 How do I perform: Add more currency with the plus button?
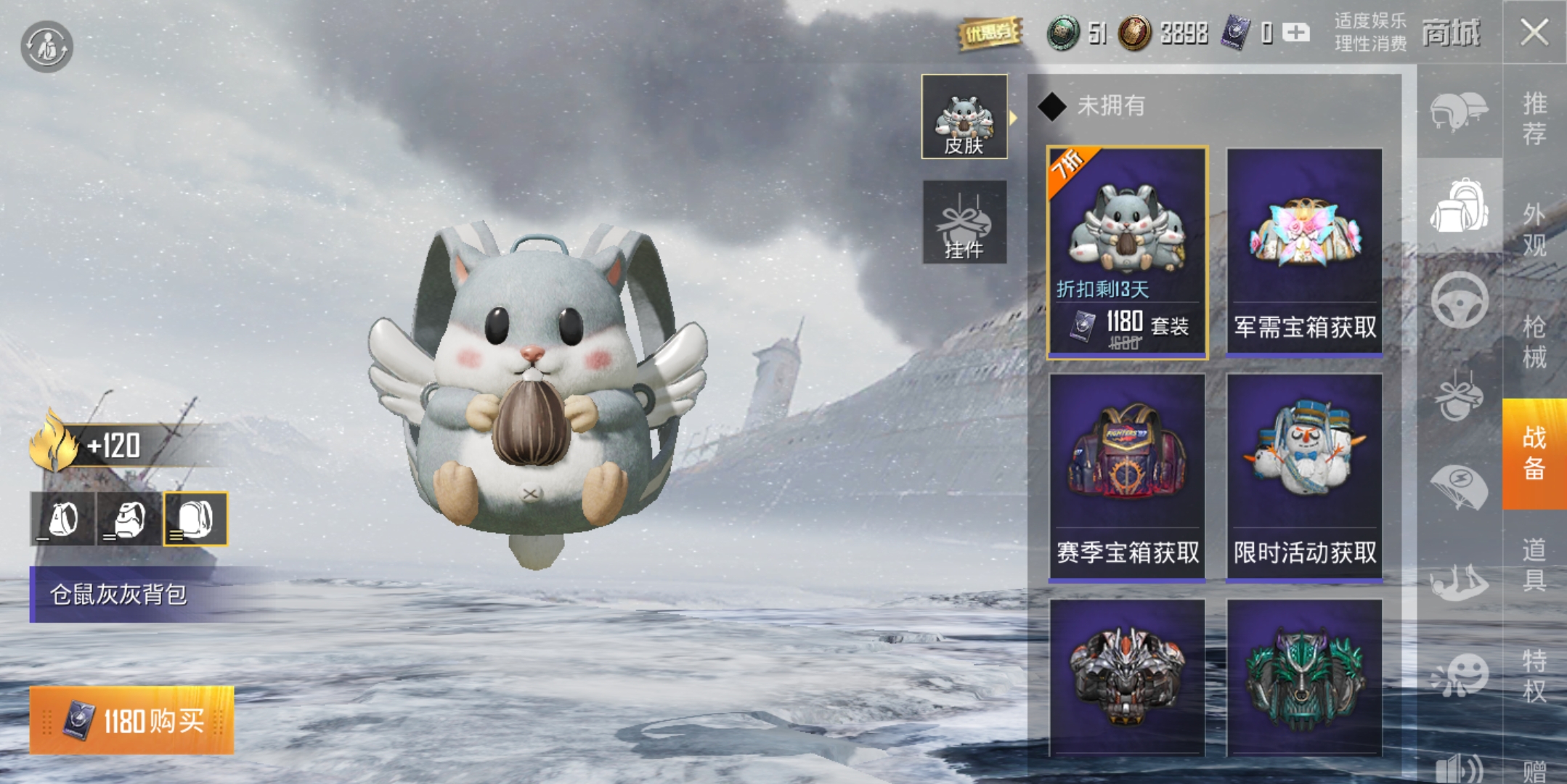pos(1295,33)
